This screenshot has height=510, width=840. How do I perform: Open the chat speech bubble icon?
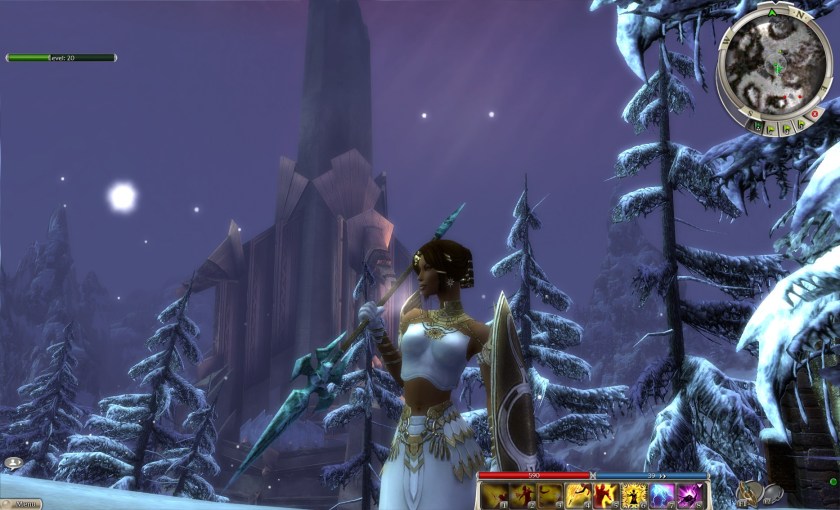point(13,463)
